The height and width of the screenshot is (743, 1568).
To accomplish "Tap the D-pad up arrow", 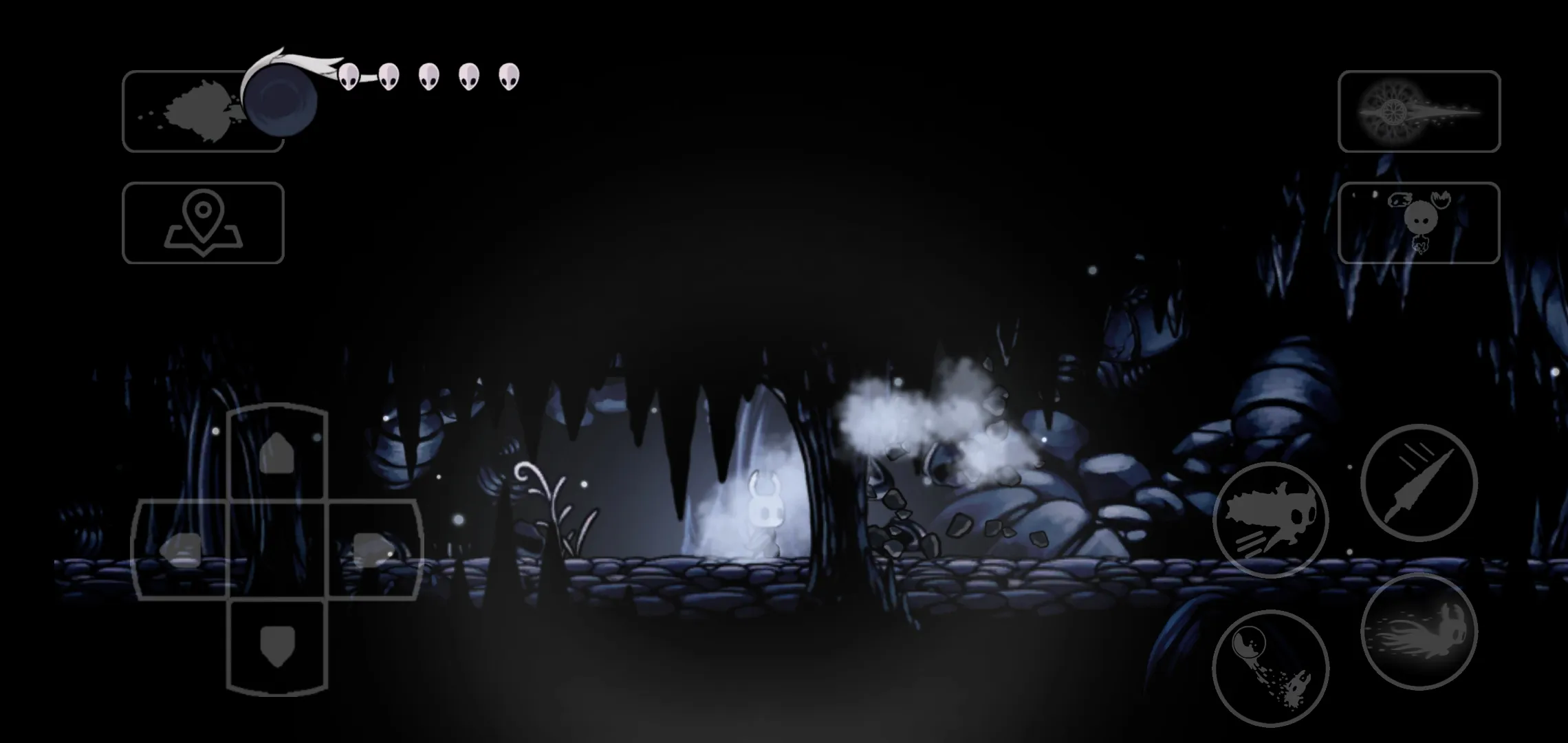I will tap(277, 452).
